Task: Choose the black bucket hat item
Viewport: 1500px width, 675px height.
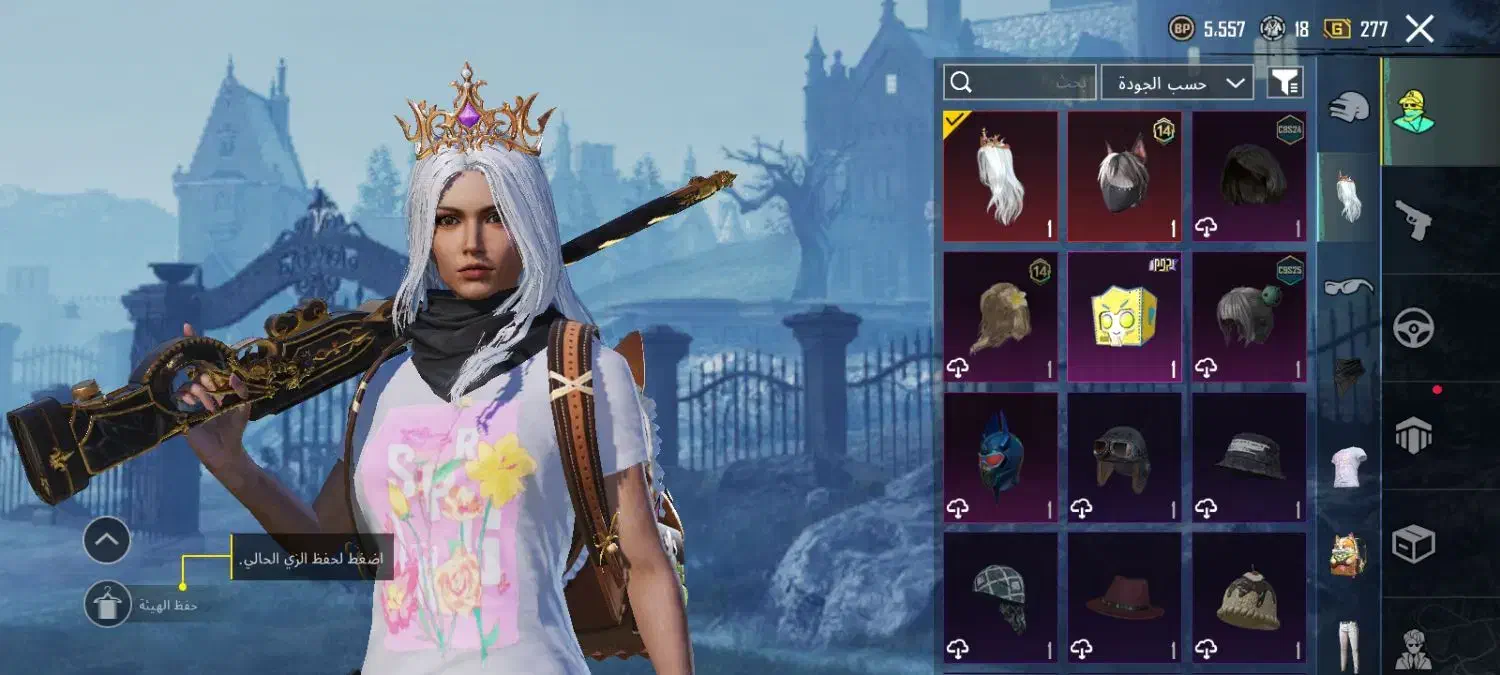Action: coord(1248,457)
